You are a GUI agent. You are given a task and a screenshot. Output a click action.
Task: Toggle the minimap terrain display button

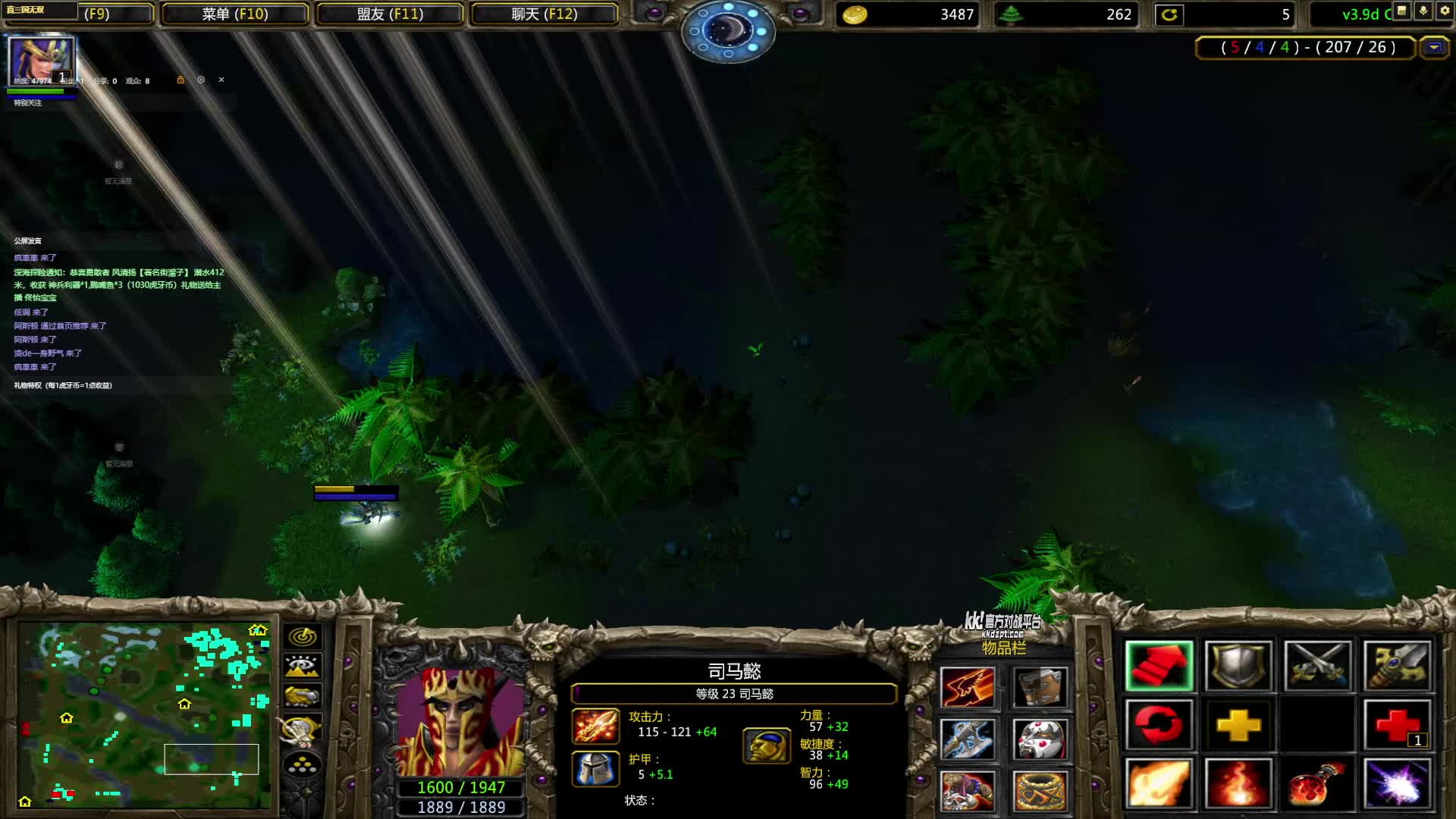pos(303,667)
